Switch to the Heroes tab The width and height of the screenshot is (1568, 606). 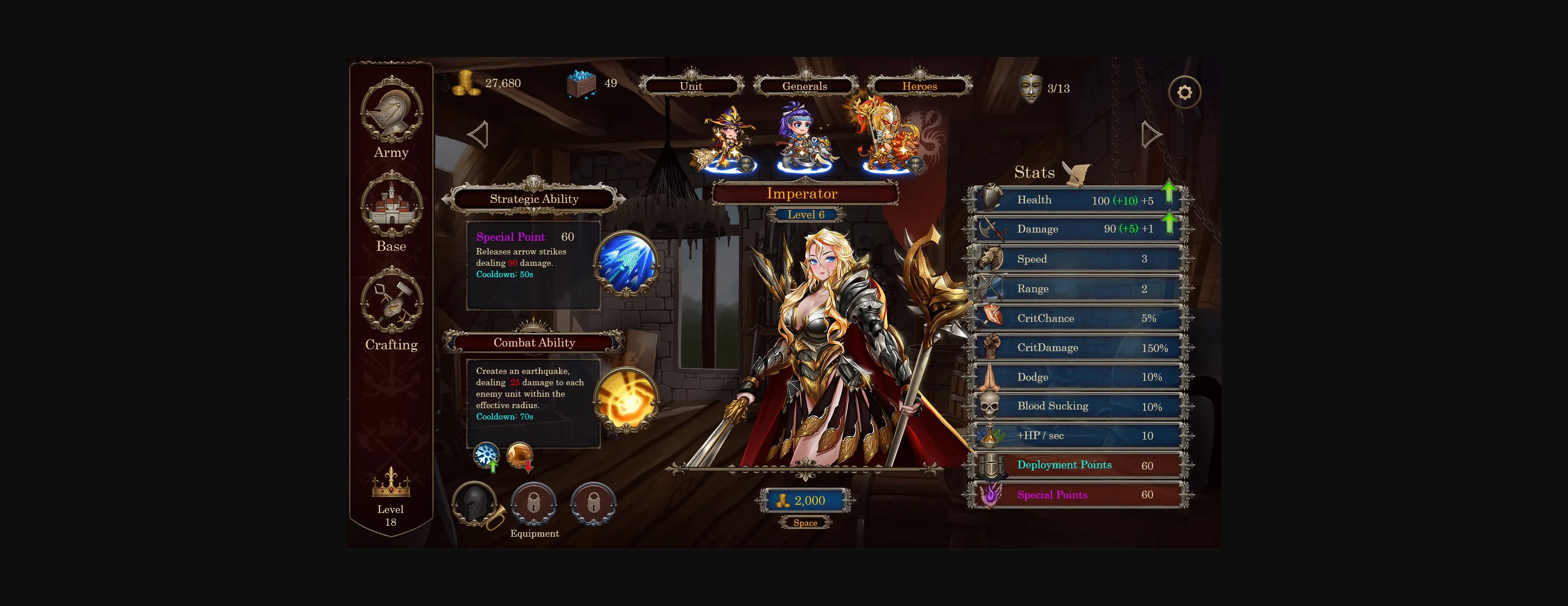[920, 86]
